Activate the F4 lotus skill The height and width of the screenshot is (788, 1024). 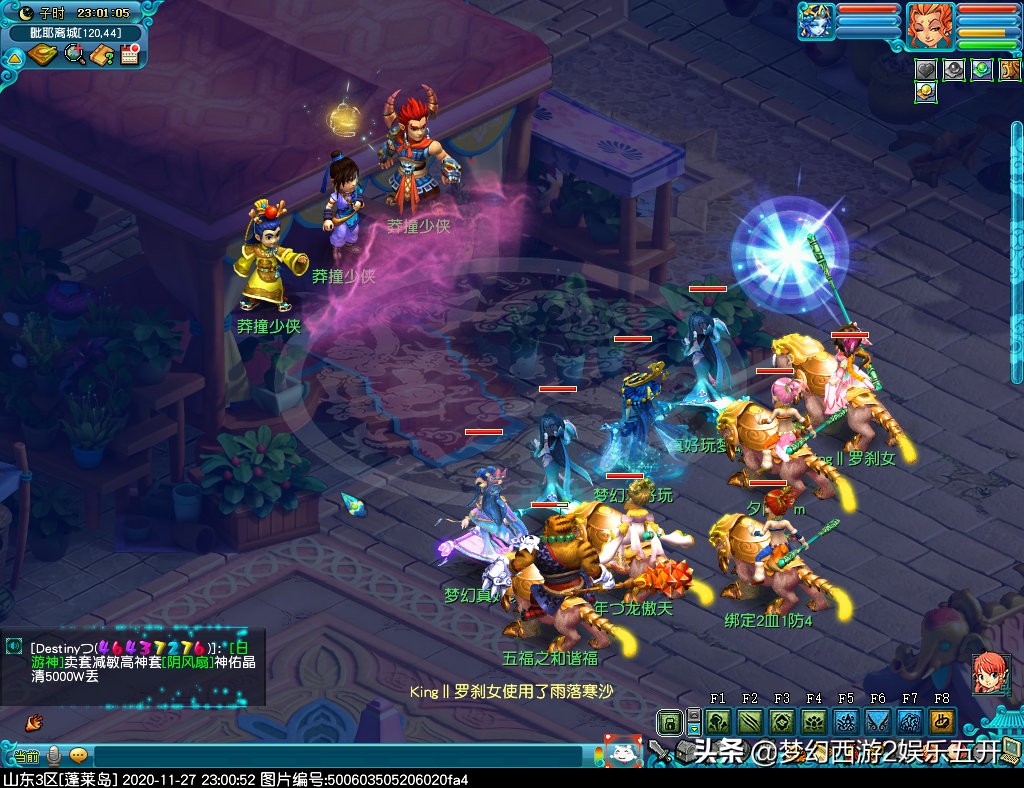814,721
